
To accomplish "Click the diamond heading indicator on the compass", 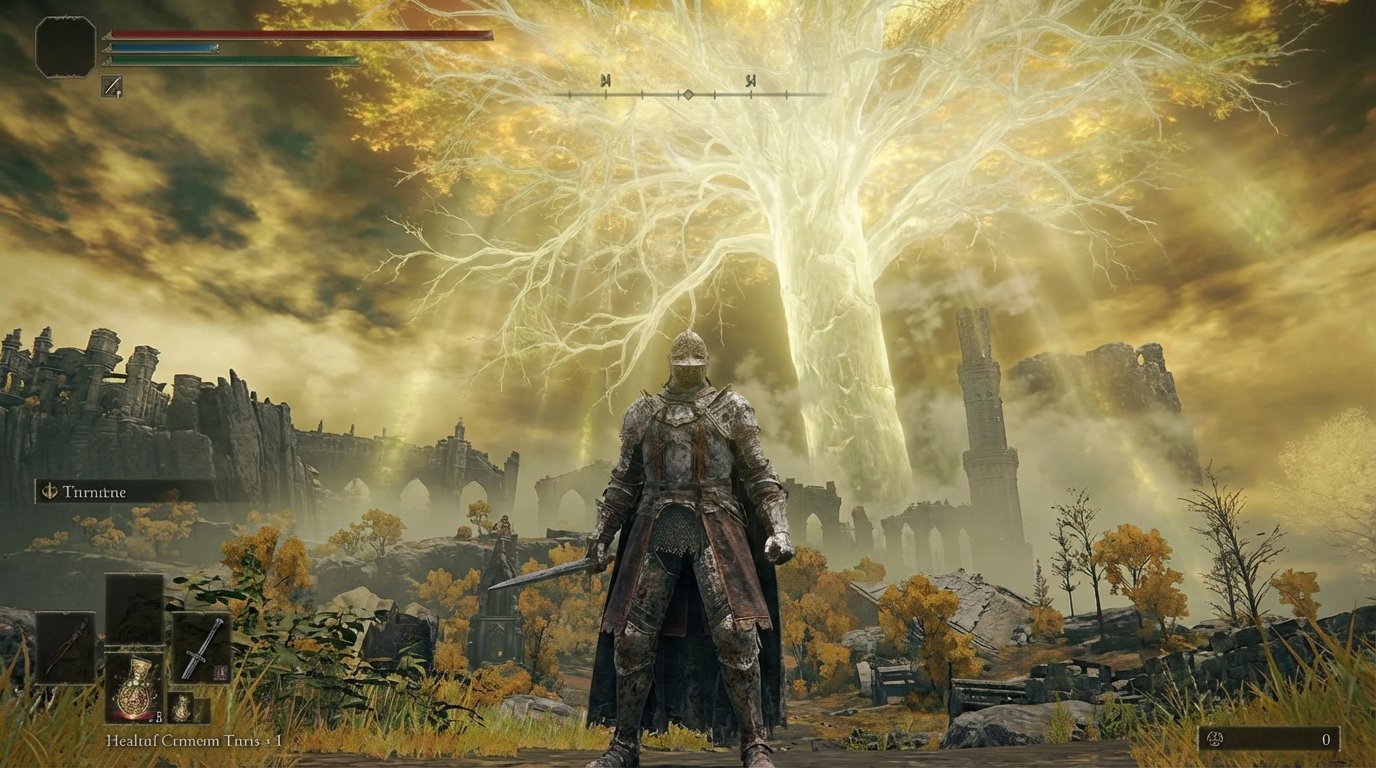I will (688, 94).
